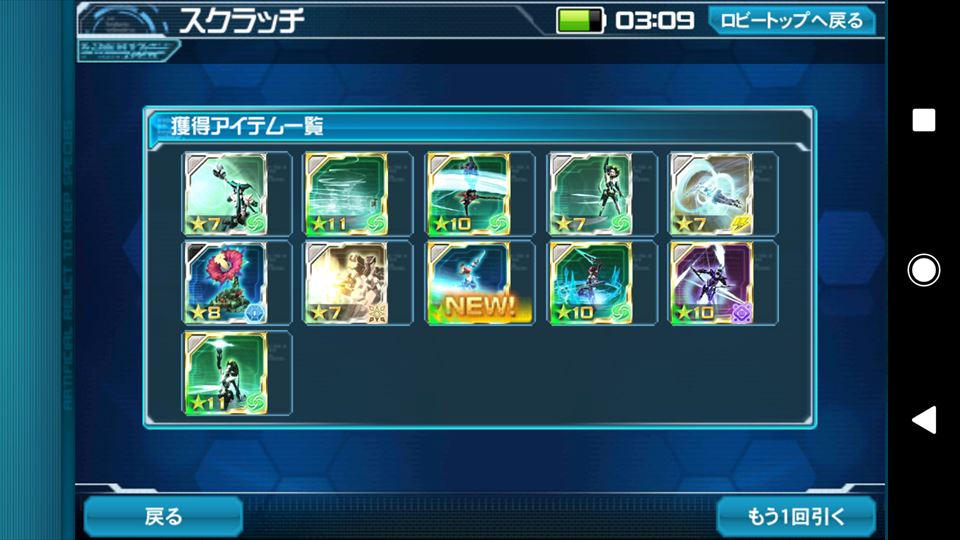Choose the ★11 green wind swirl card

point(346,193)
